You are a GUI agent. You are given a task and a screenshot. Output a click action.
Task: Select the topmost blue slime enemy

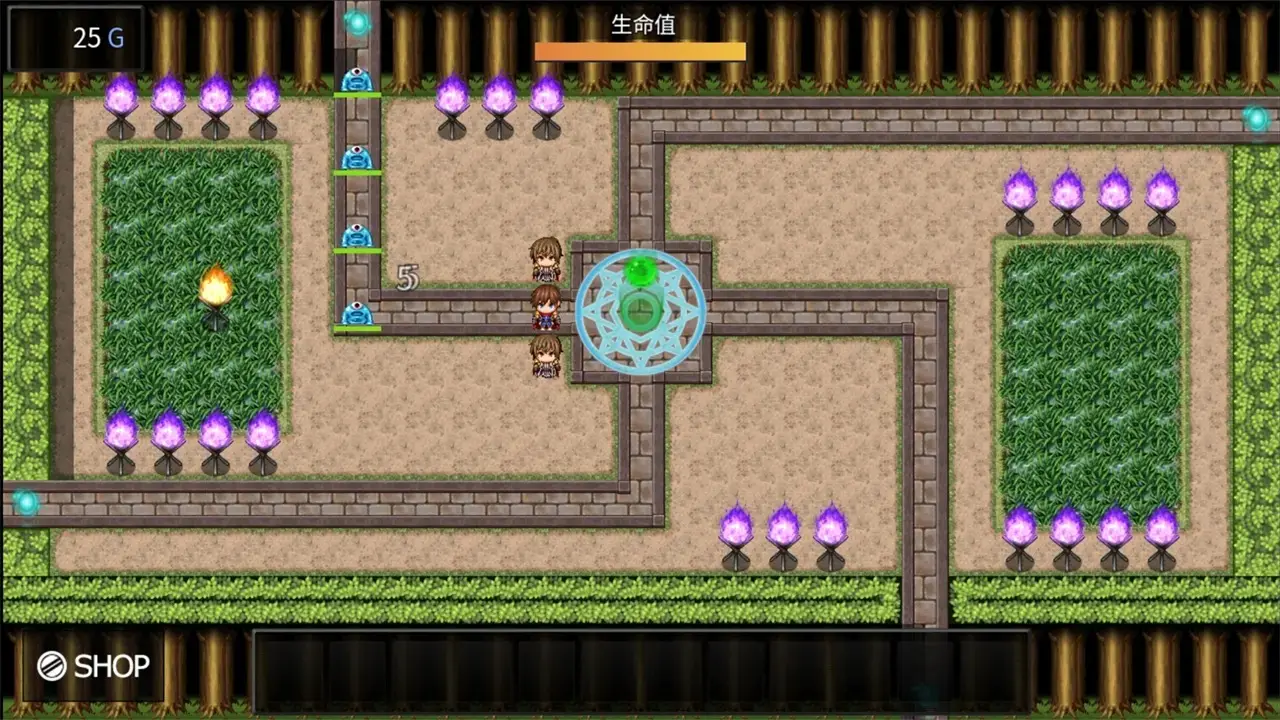357,80
